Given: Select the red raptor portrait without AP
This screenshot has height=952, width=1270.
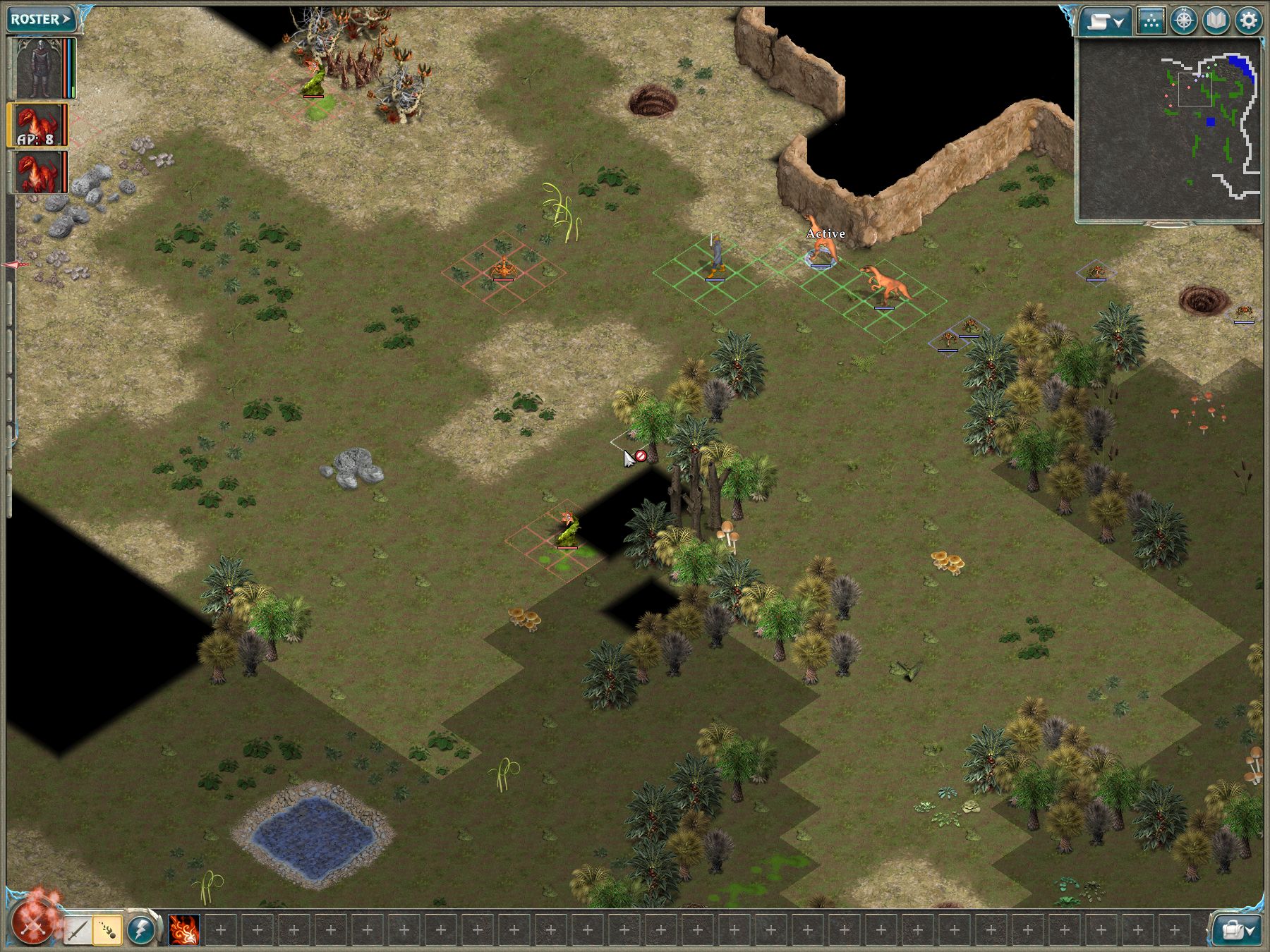Looking at the screenshot, I should 37,172.
